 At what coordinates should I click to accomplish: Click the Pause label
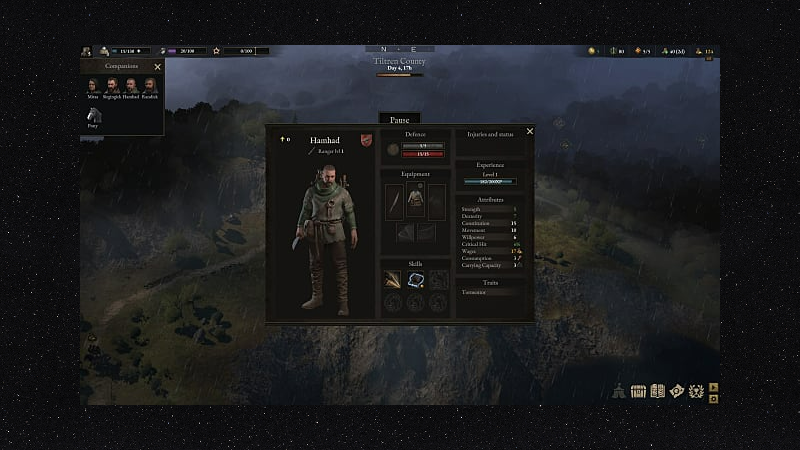coord(399,119)
